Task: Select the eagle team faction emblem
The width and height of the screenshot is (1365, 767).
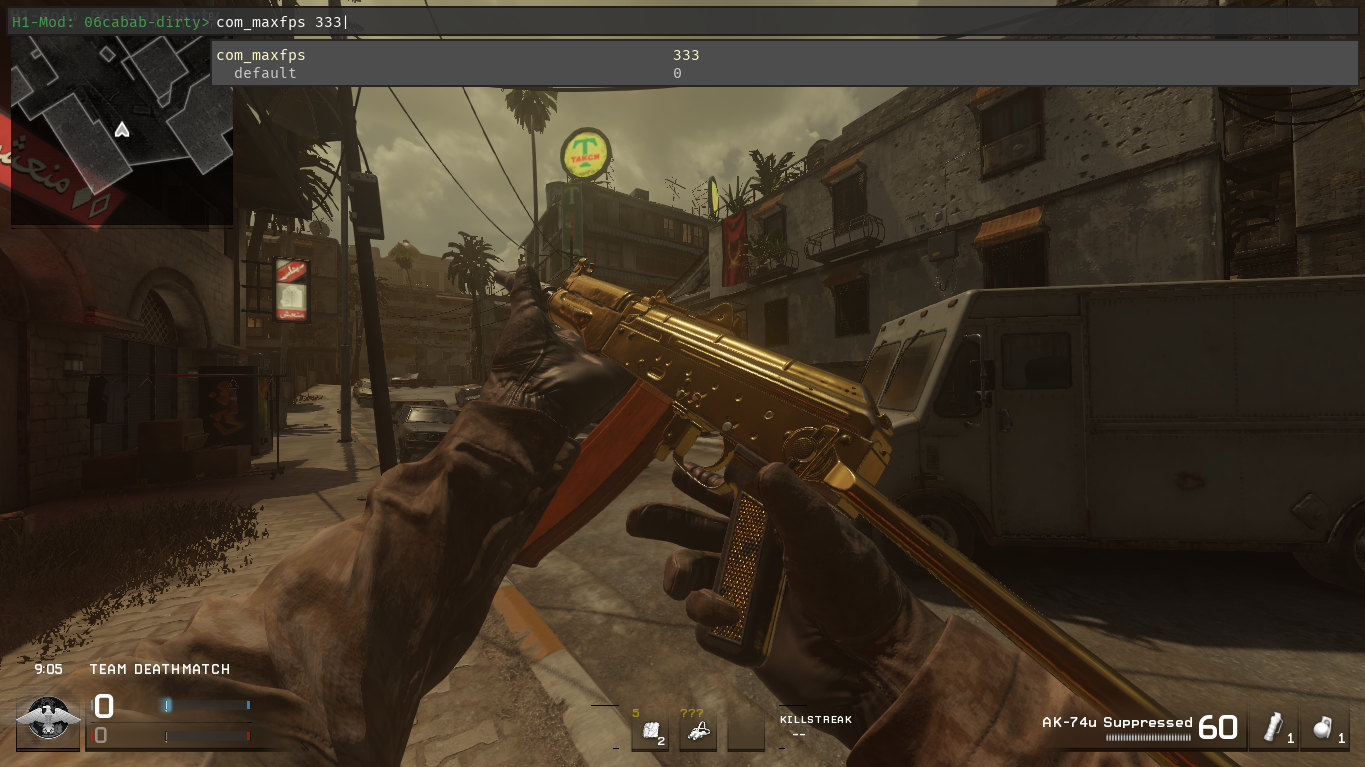Action: (x=48, y=720)
